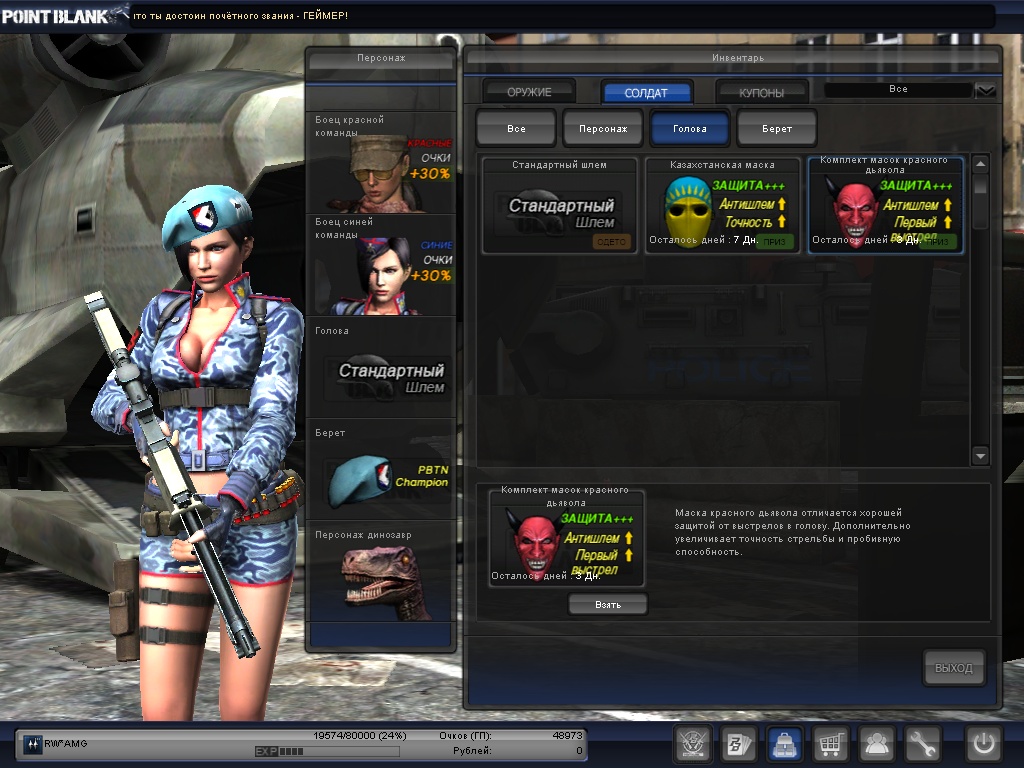Exit the inventory with ВЫХОД
Screen dimensions: 1024x768
tap(953, 668)
